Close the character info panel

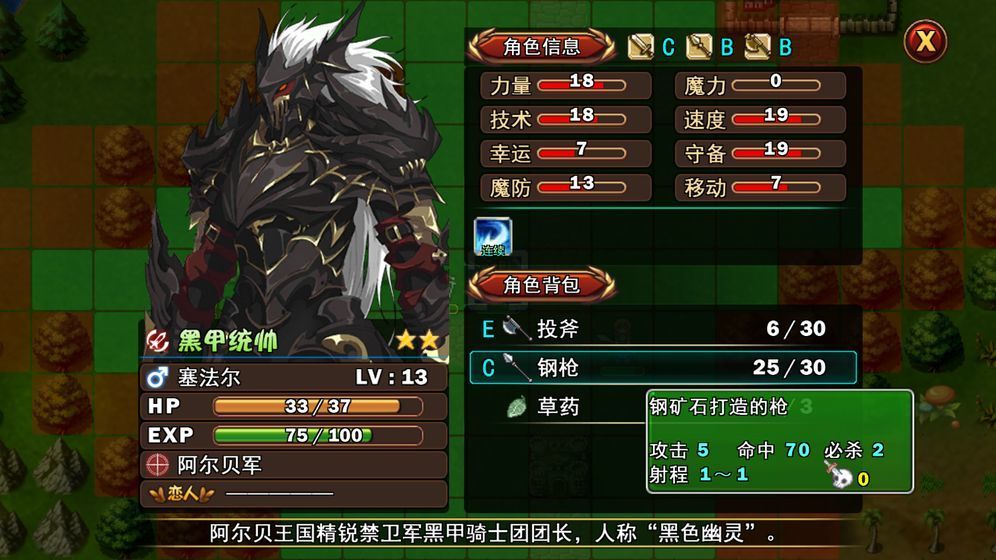pyautogui.click(x=926, y=42)
